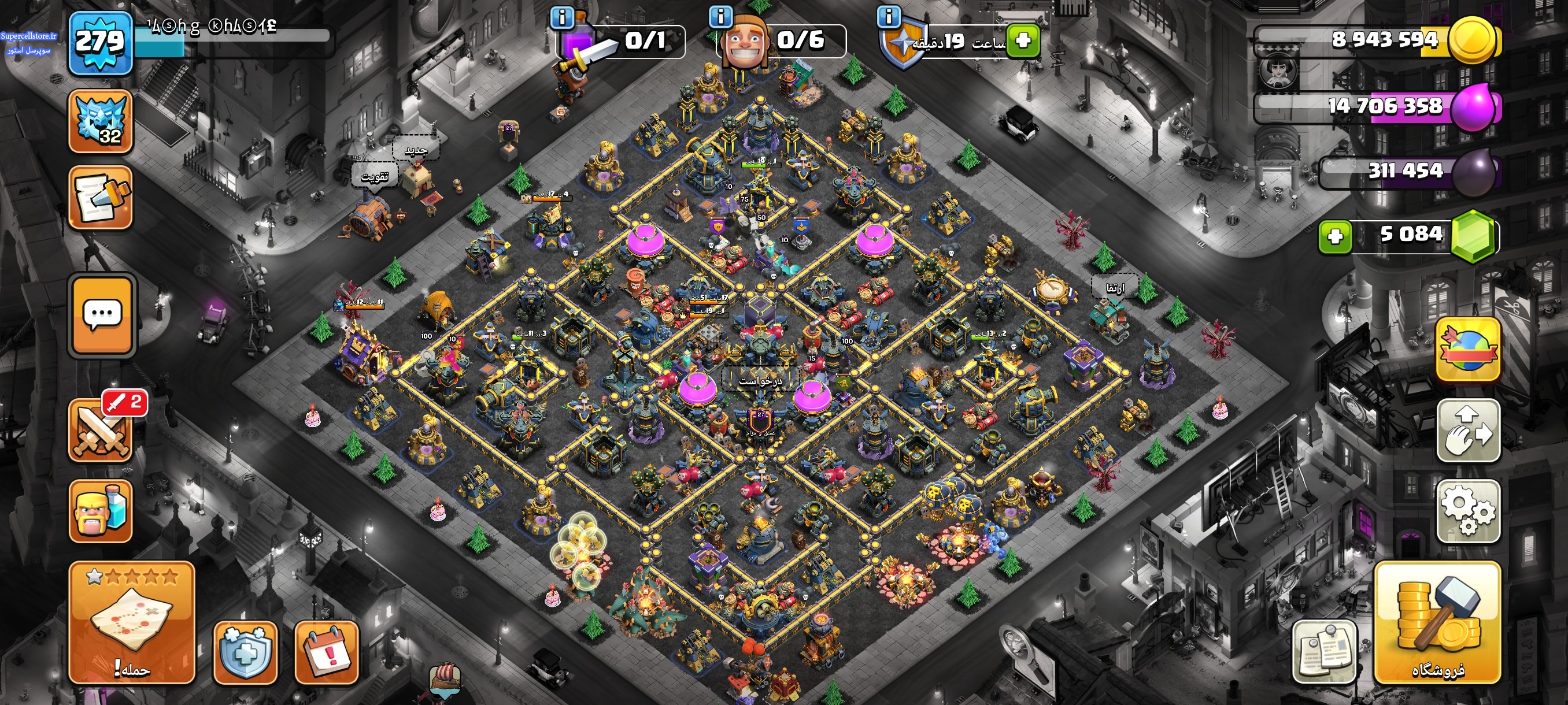Viewport: 1568px width, 705px height.
Task: View the league trophy badge showing 32
Action: pyautogui.click(x=101, y=121)
